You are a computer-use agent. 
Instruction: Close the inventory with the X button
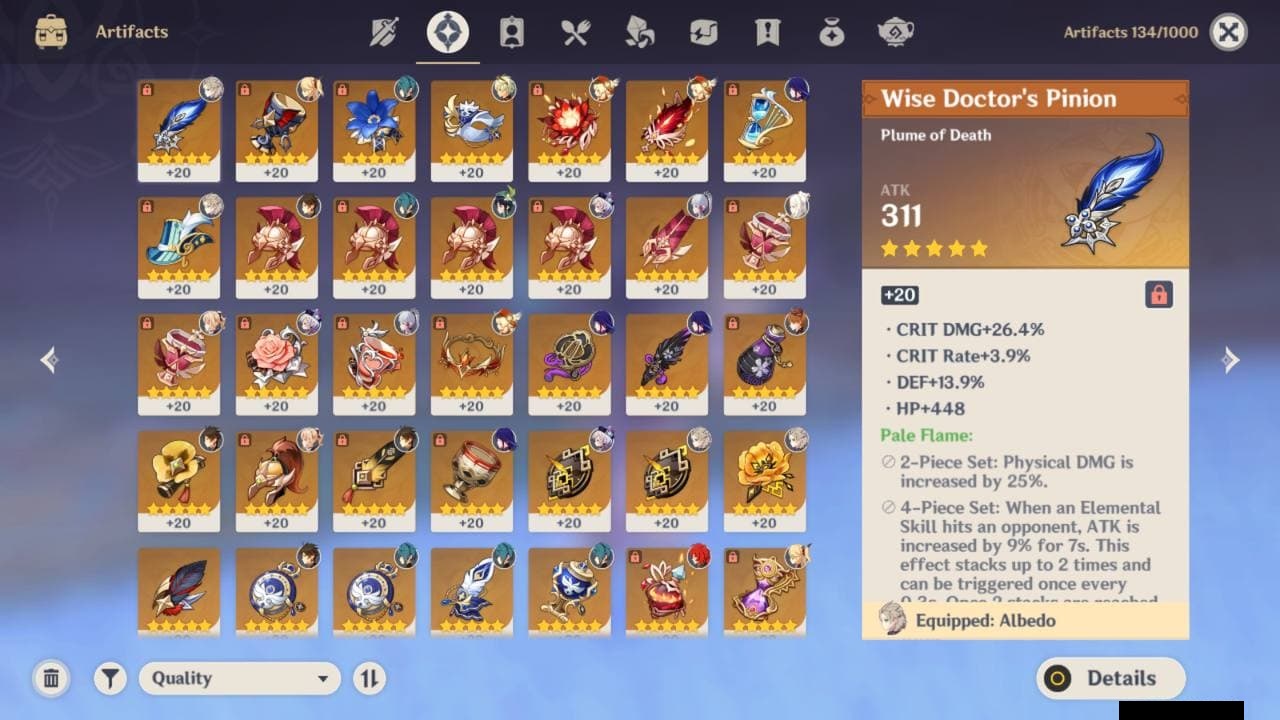(1228, 33)
